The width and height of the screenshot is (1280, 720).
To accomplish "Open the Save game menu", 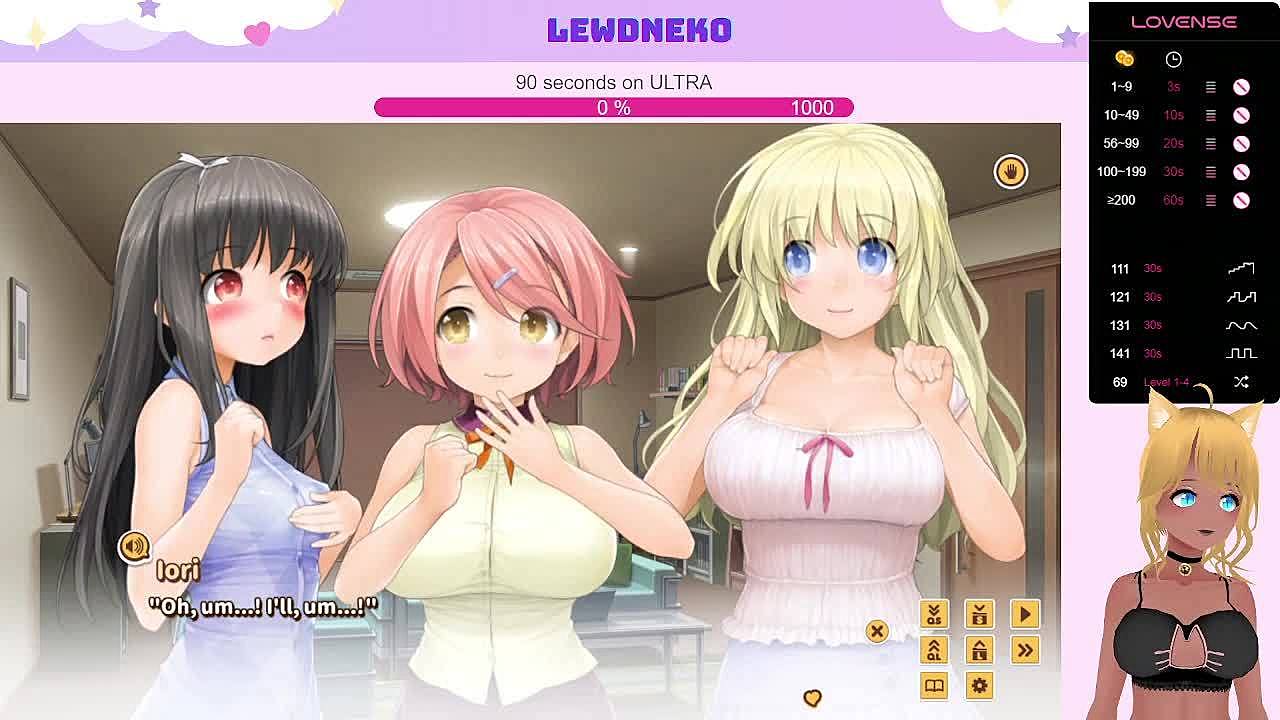I will coord(979,614).
